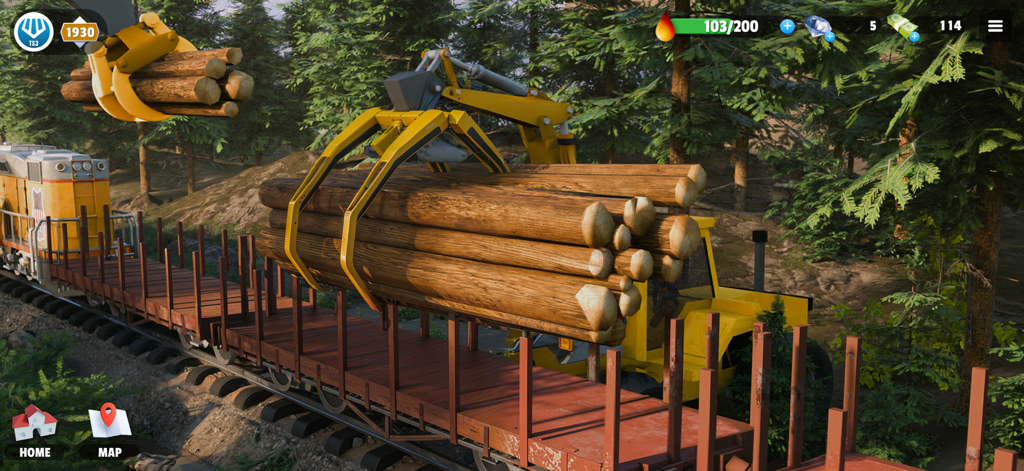Open the TSJ player profile badge
Image resolution: width=1024 pixels, height=471 pixels.
pos(33,32)
